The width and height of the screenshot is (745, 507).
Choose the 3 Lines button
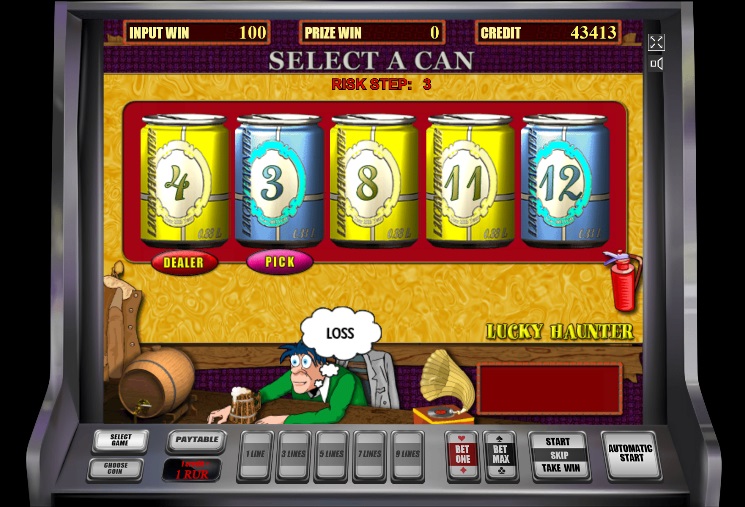click(294, 453)
